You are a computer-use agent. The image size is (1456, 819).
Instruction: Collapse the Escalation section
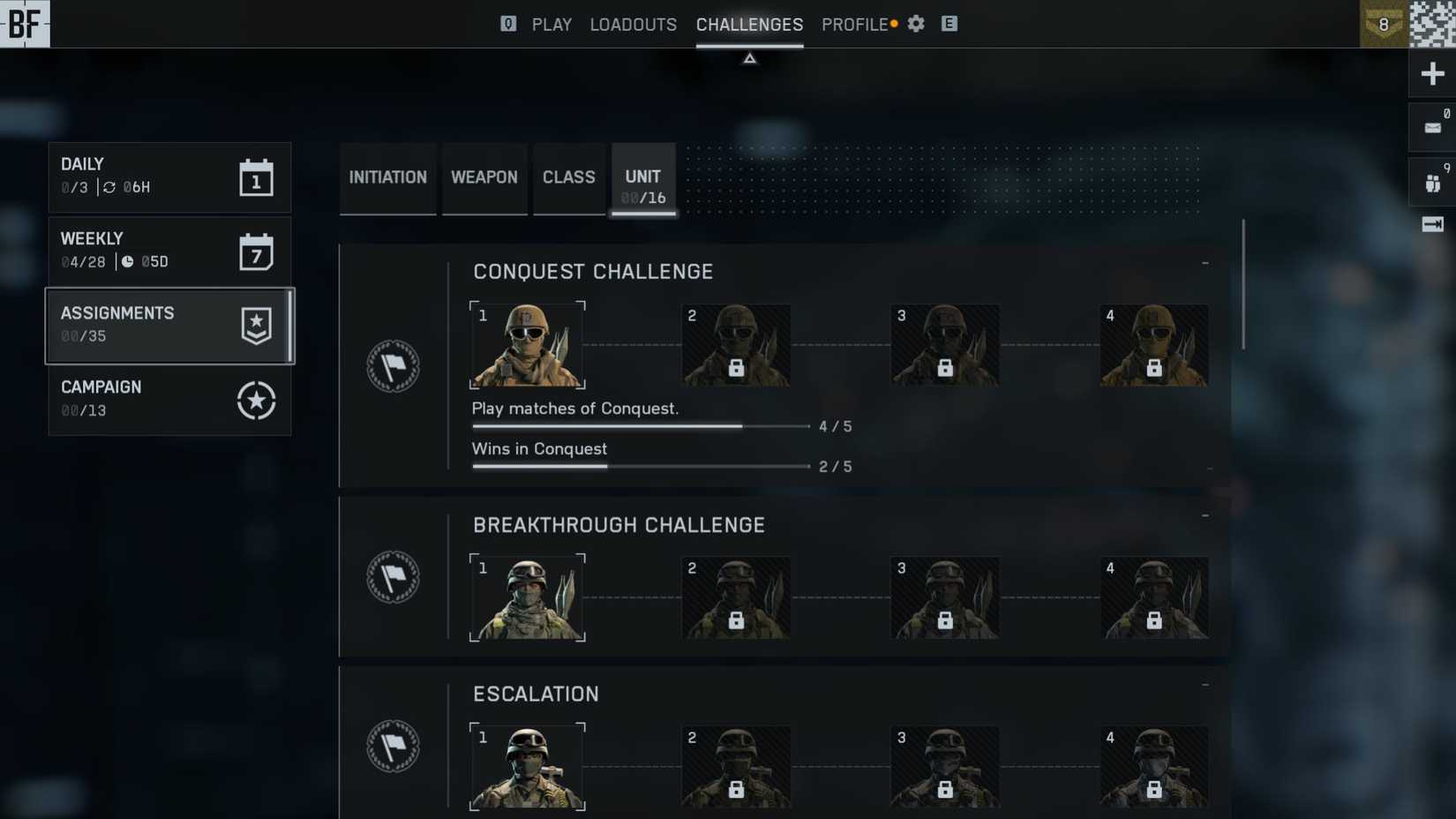point(1205,683)
